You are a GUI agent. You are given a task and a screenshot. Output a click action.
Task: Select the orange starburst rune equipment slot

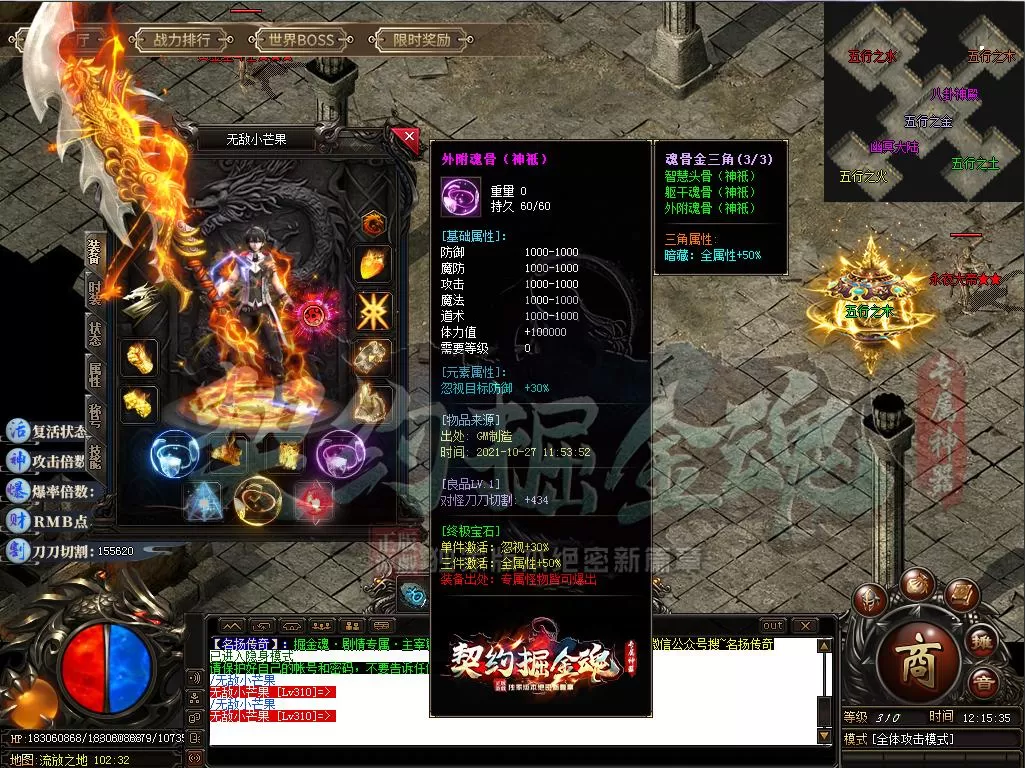coord(374,311)
